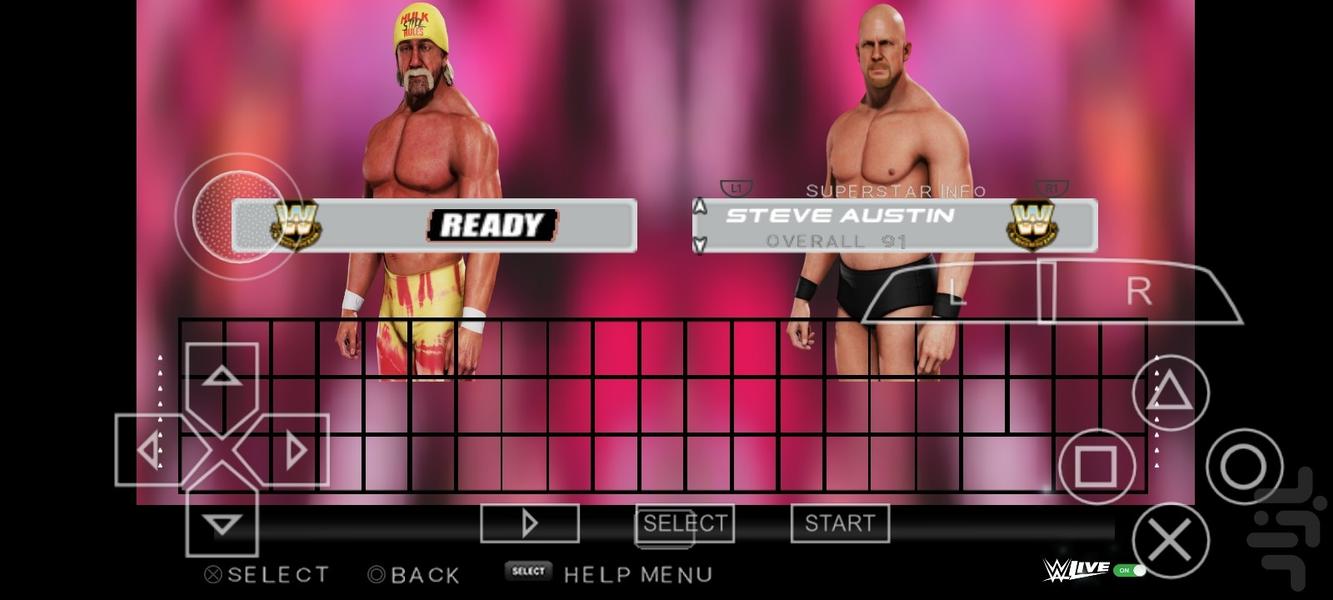Touch the virtual analog stick
Viewport: 1333px width, 600px height.
coord(238,216)
